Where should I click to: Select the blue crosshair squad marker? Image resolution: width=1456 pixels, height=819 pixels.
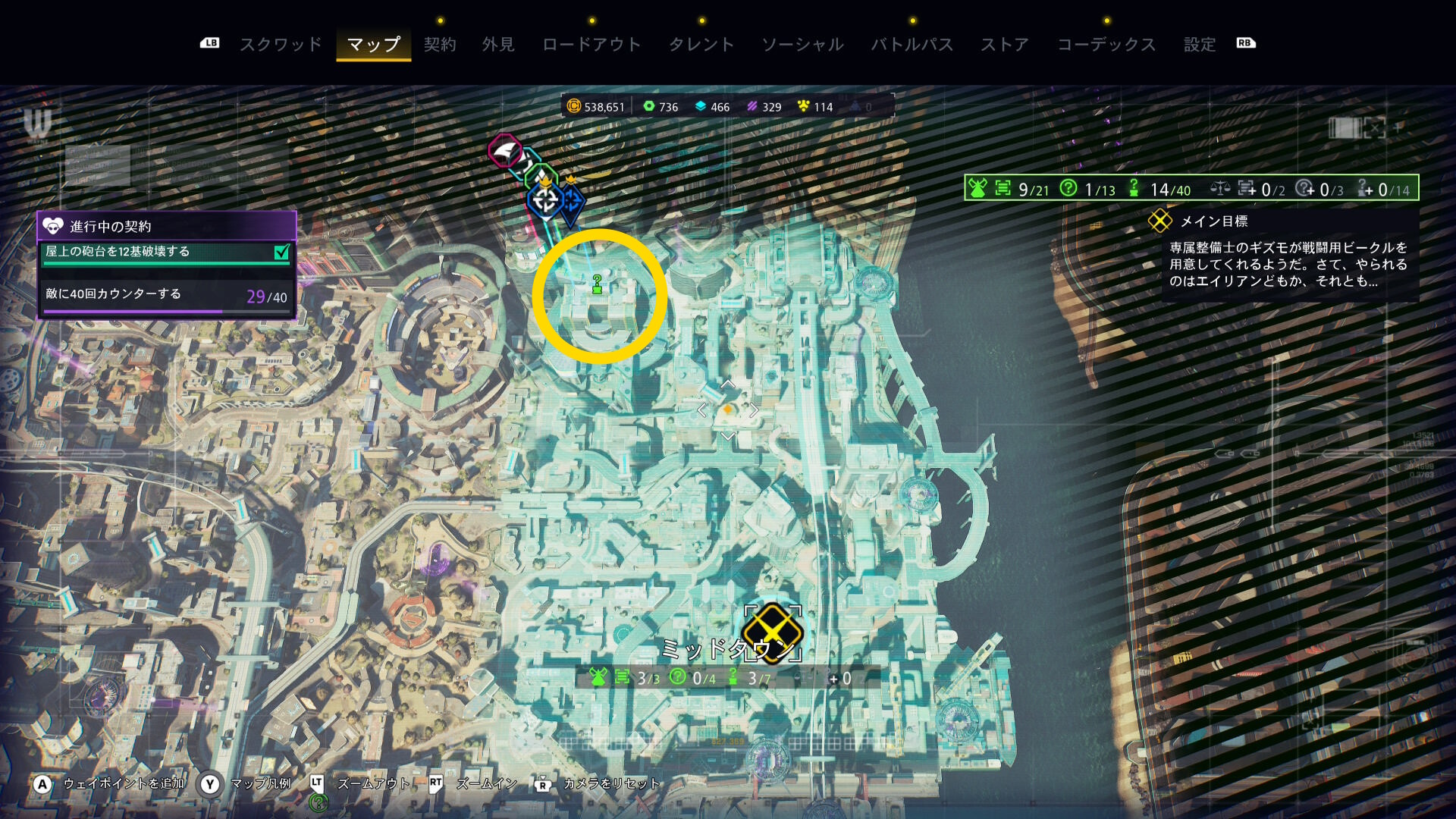click(545, 200)
